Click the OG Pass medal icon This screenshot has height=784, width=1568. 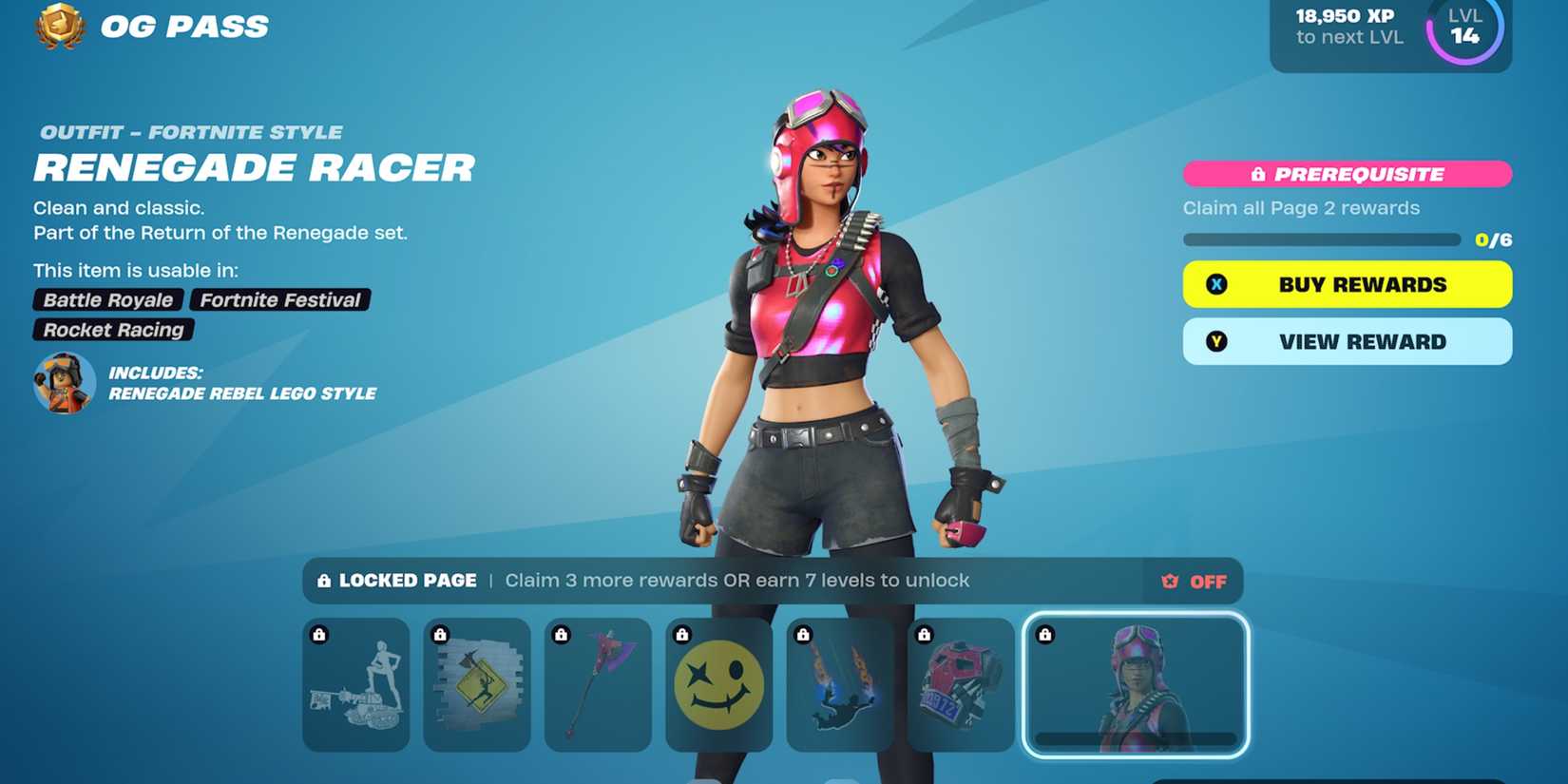(59, 26)
